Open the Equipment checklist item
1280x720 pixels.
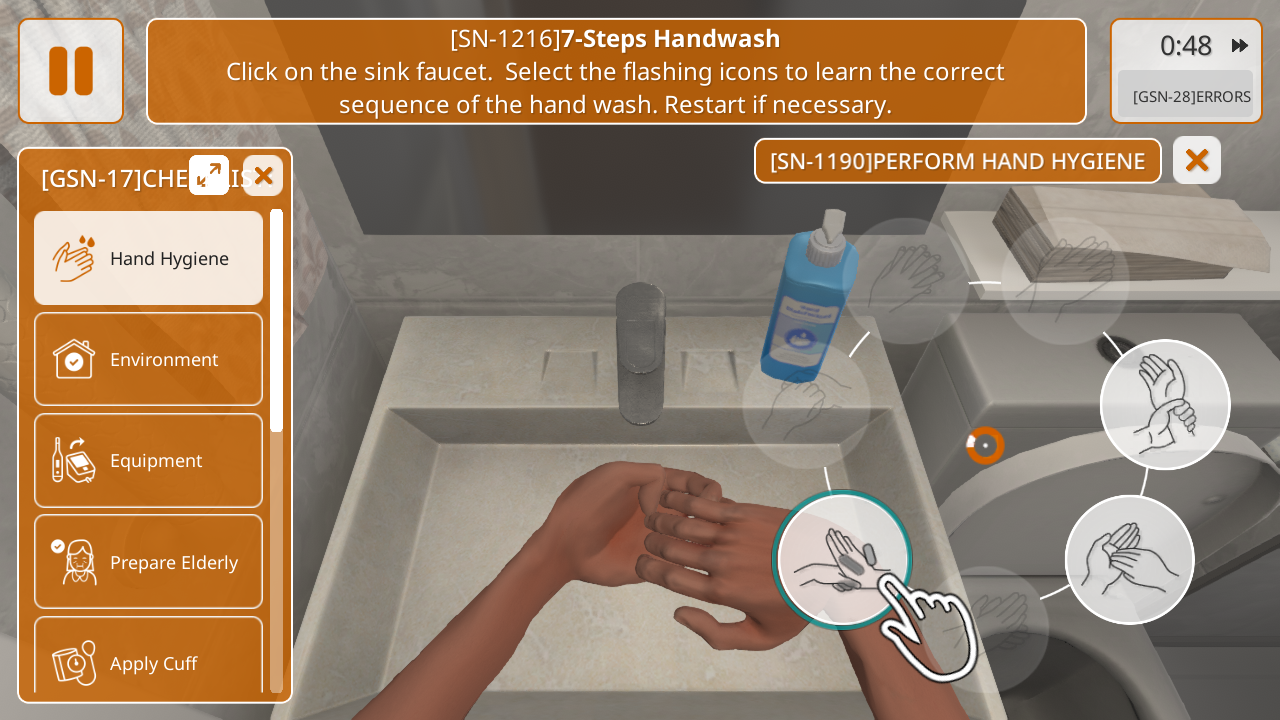[x=149, y=460]
